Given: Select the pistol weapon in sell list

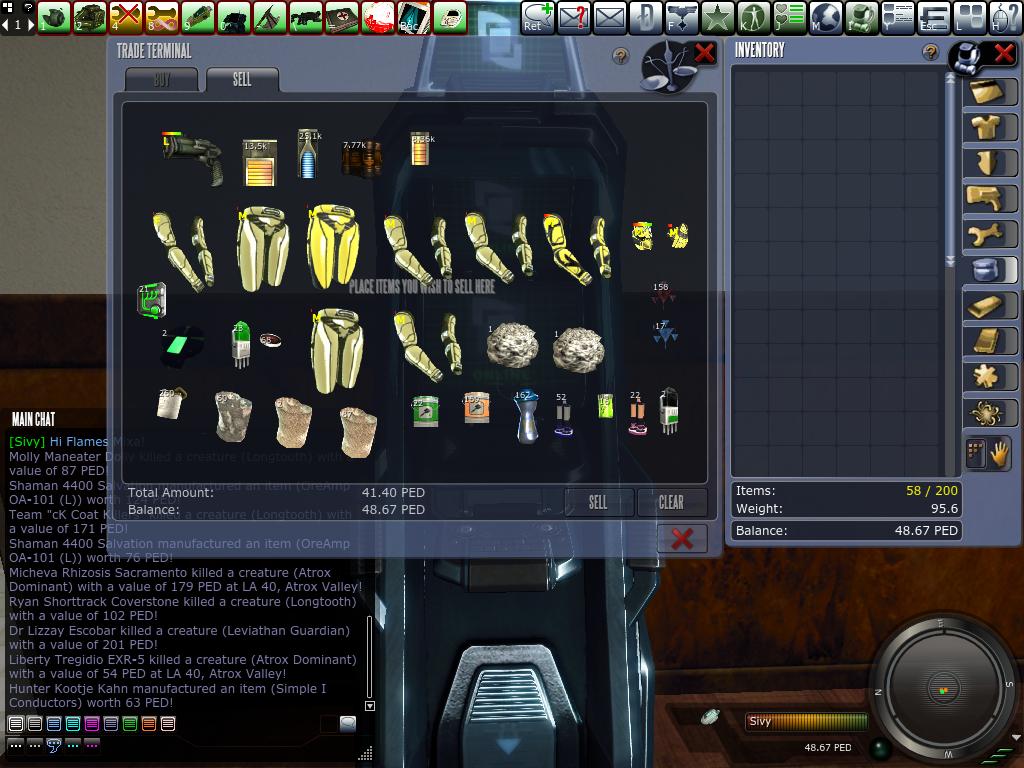Looking at the screenshot, I should pyautogui.click(x=193, y=157).
